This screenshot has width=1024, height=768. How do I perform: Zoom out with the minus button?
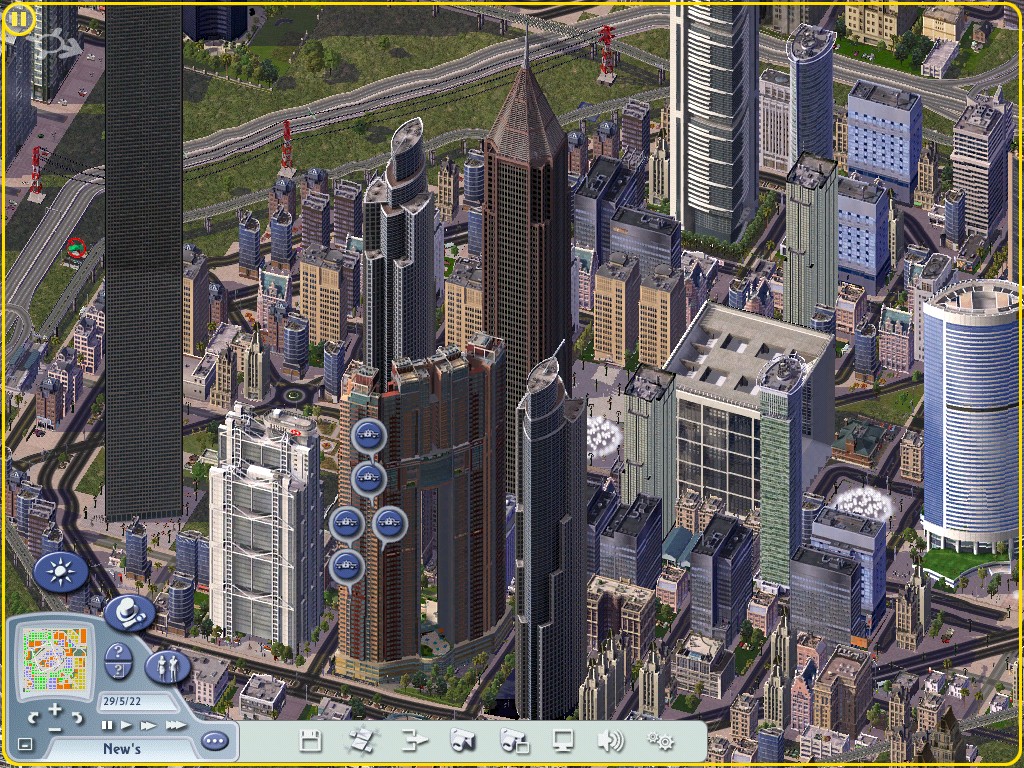click(55, 729)
